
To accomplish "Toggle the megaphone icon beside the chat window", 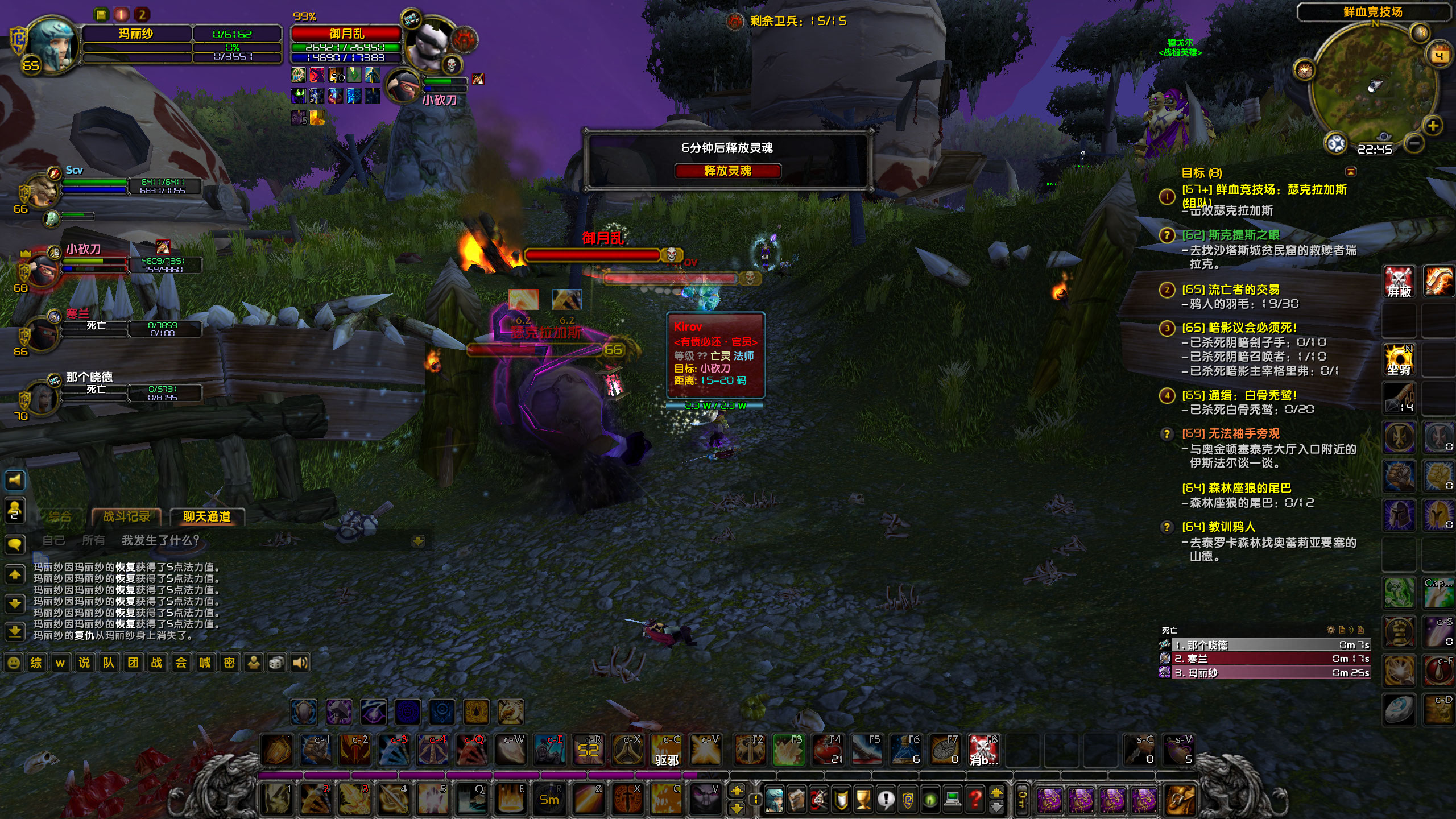I will tap(15, 481).
